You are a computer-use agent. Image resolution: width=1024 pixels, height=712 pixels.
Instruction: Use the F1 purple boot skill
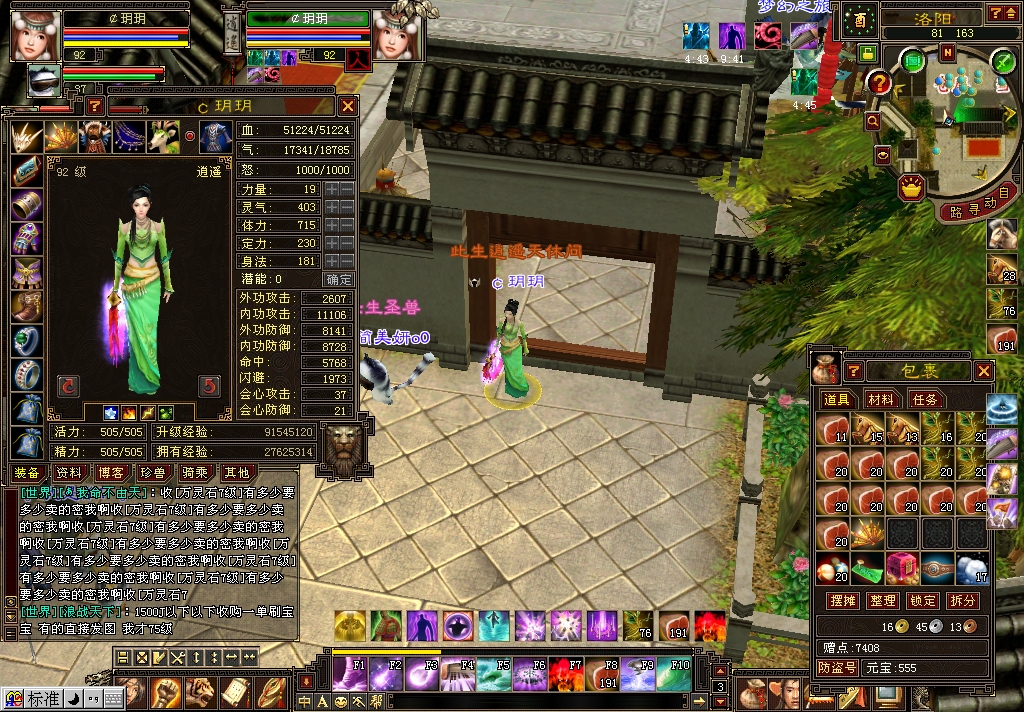[x=349, y=674]
